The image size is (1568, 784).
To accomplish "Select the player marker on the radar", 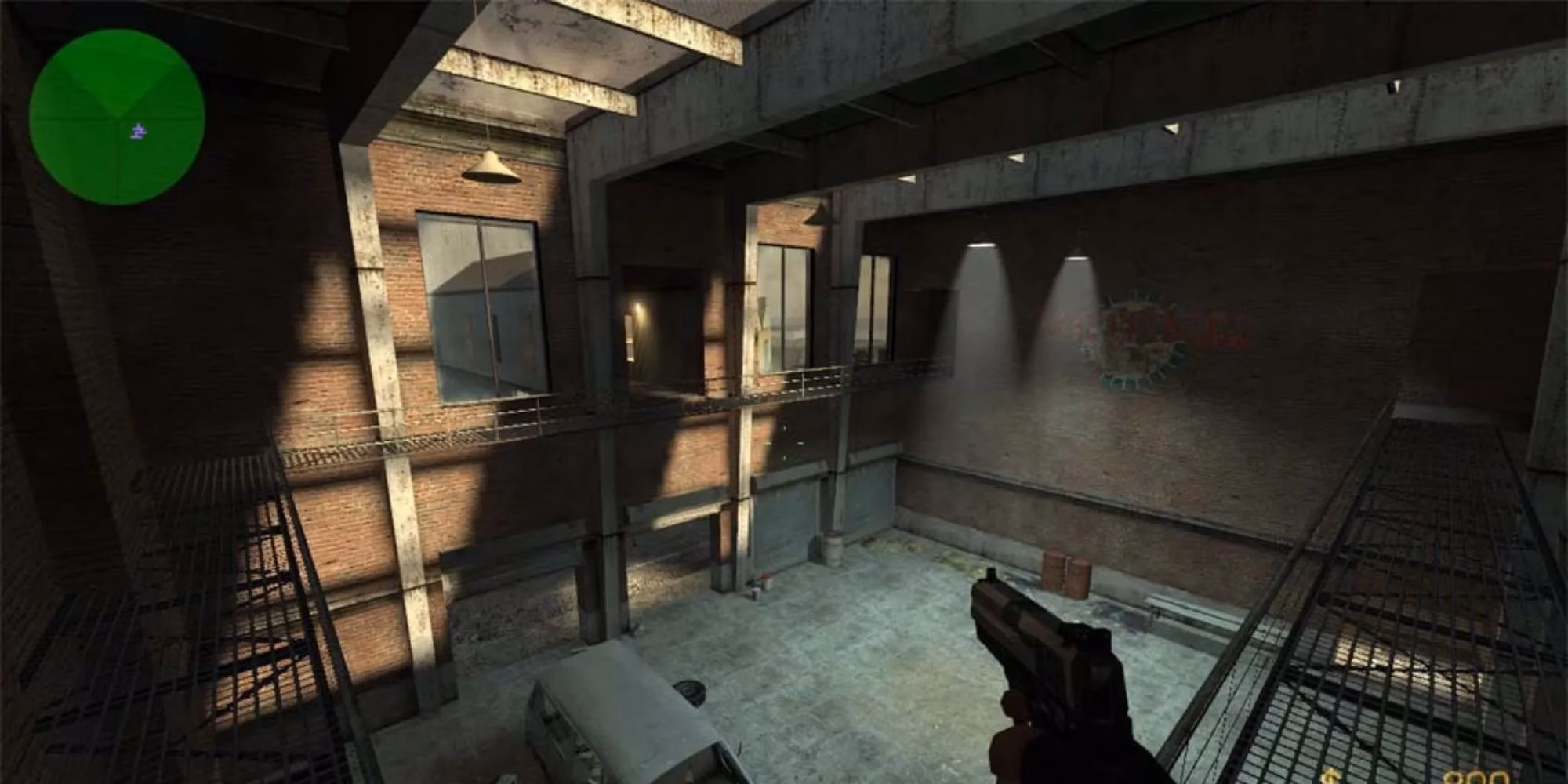I will point(138,130).
